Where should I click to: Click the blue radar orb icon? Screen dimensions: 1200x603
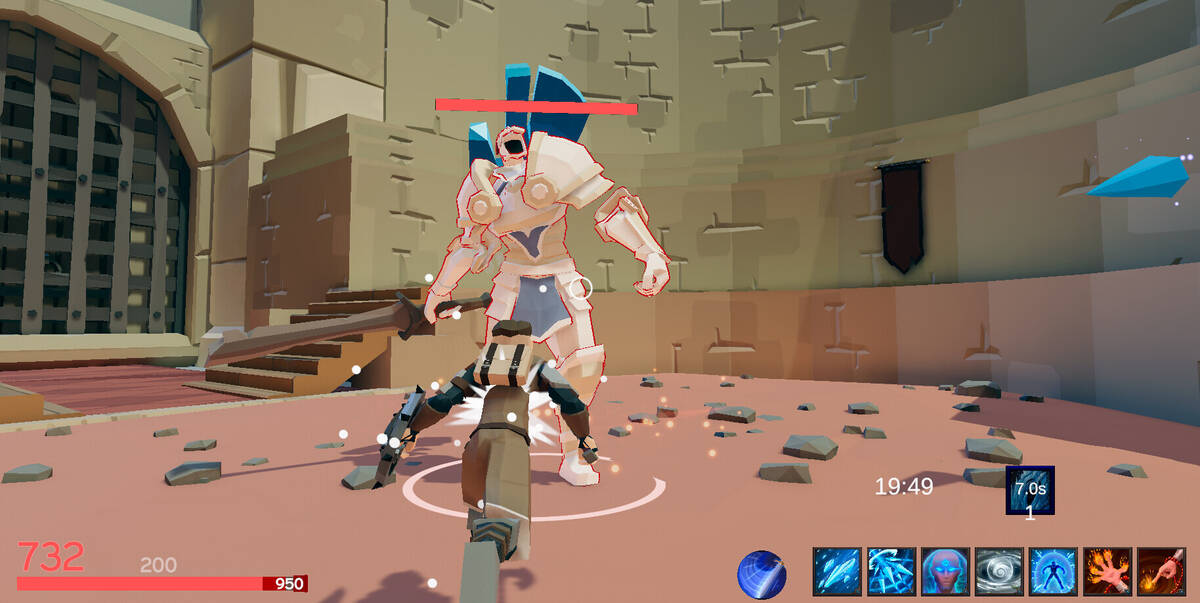(761, 575)
